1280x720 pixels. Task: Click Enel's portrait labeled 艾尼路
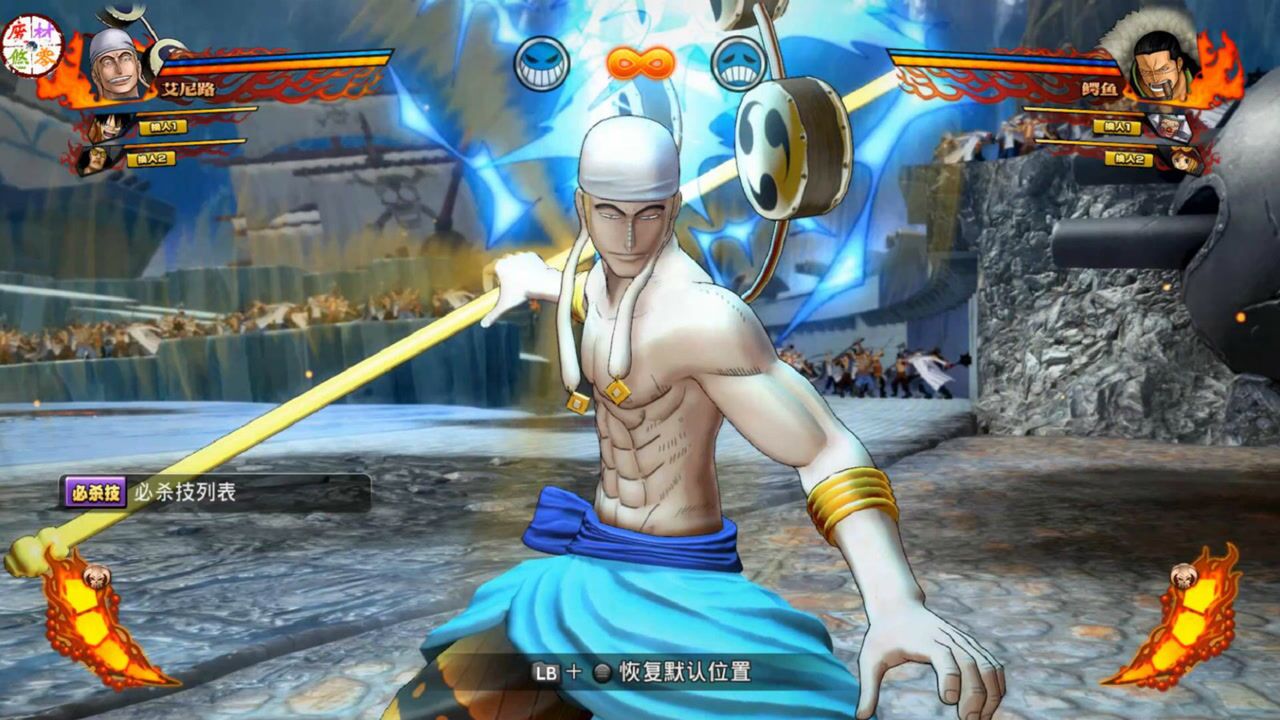pos(115,65)
